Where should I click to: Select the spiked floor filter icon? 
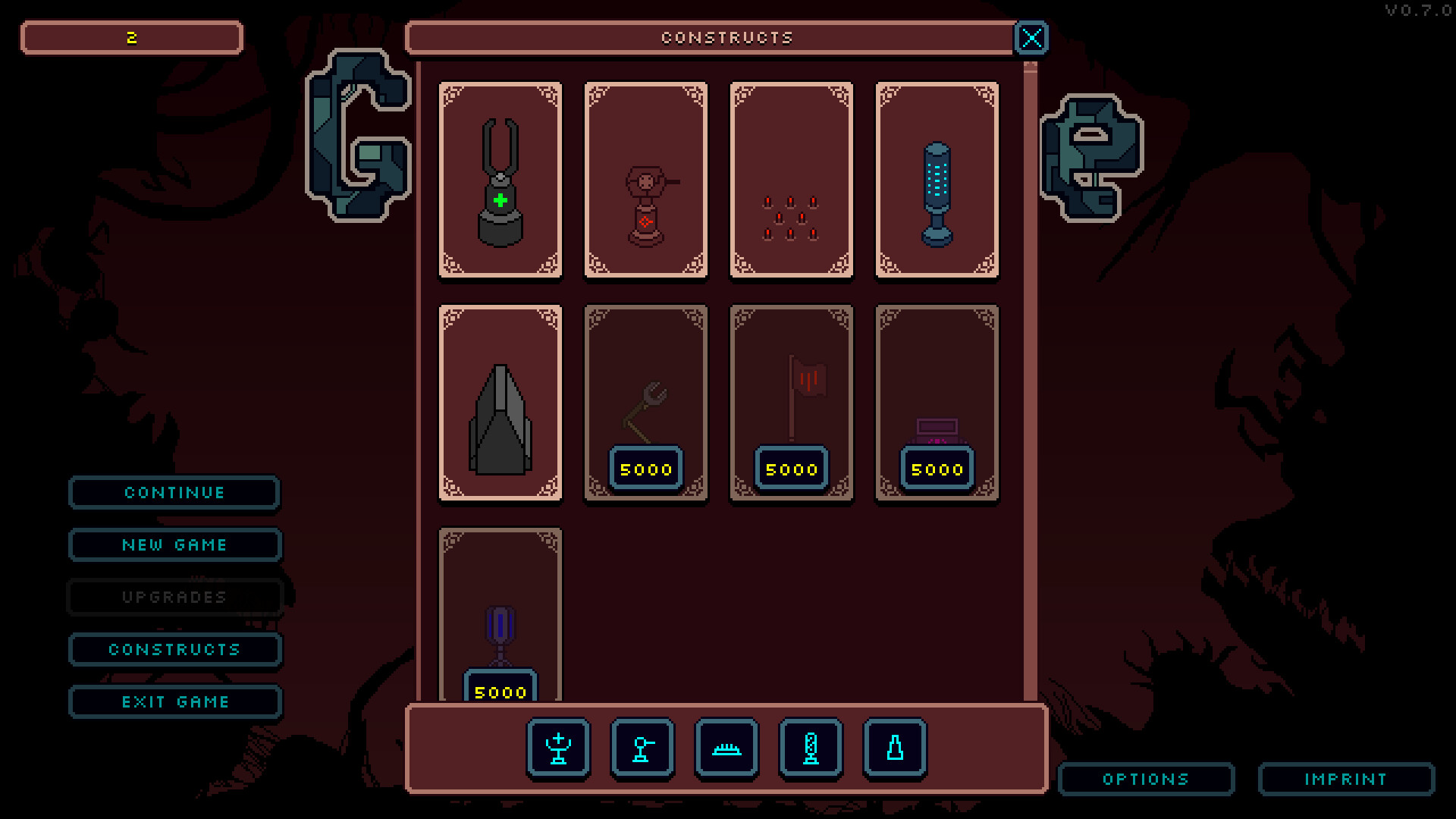click(x=726, y=748)
